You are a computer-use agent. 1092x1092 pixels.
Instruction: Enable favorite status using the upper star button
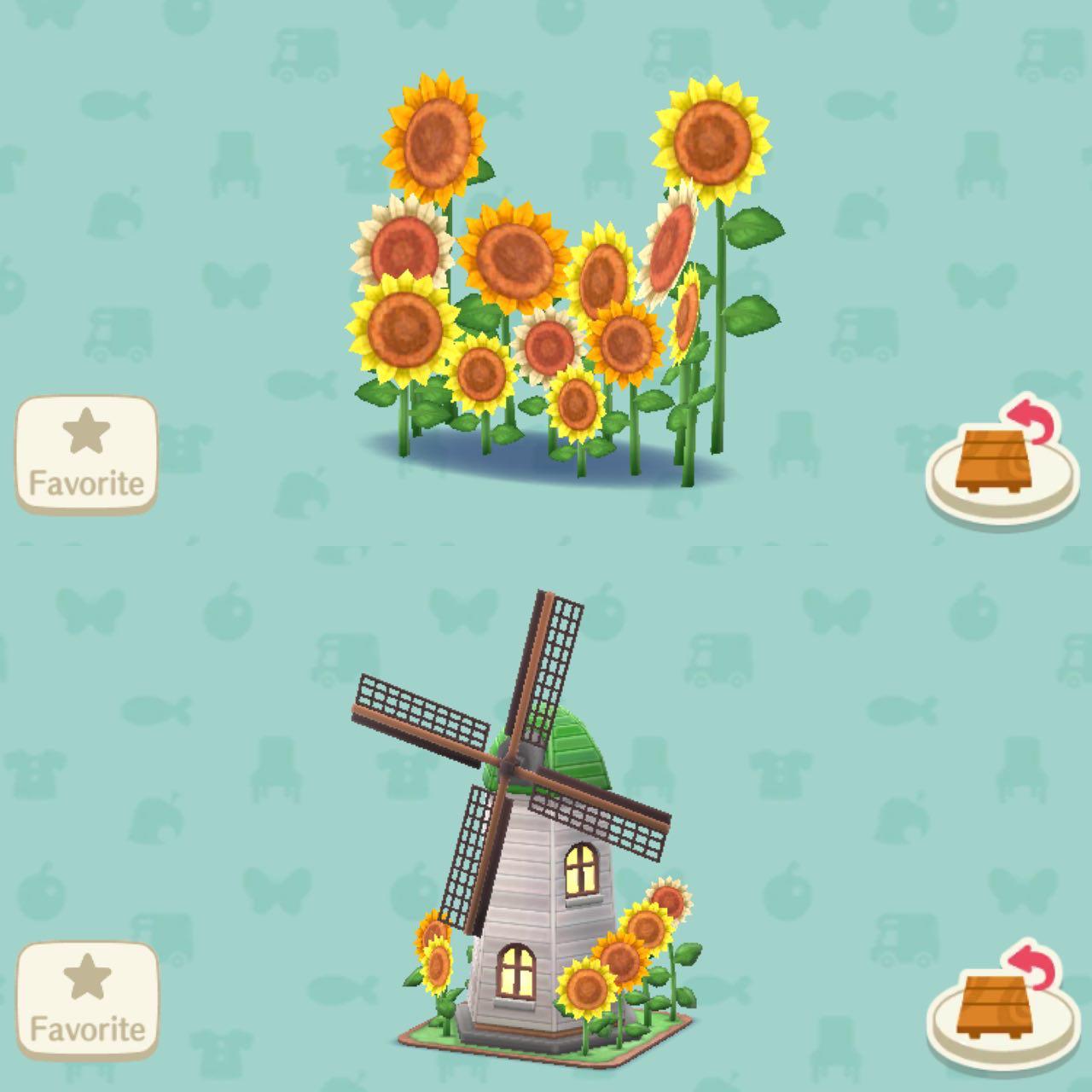click(x=85, y=428)
